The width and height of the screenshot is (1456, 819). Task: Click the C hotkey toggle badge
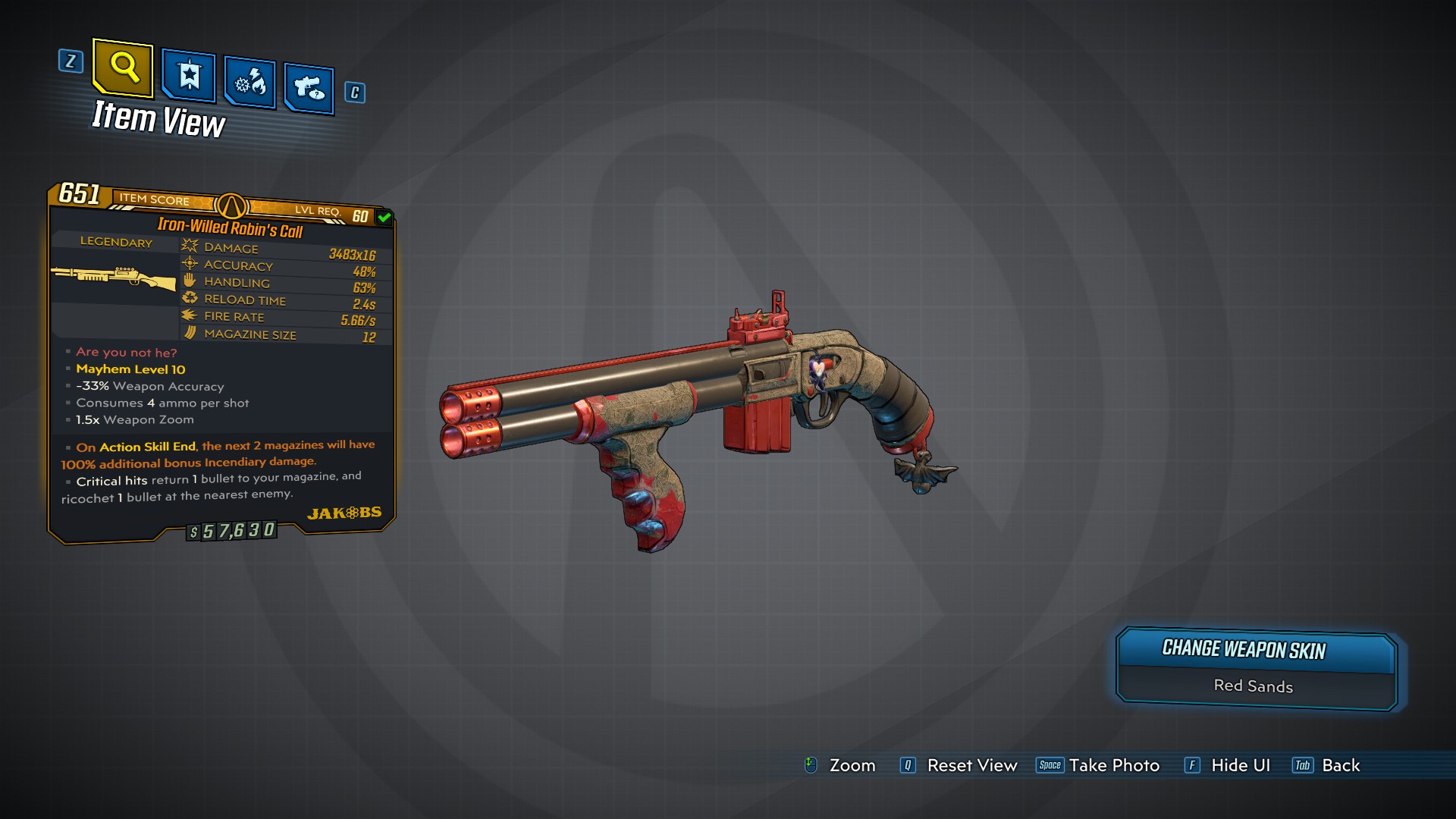point(354,92)
